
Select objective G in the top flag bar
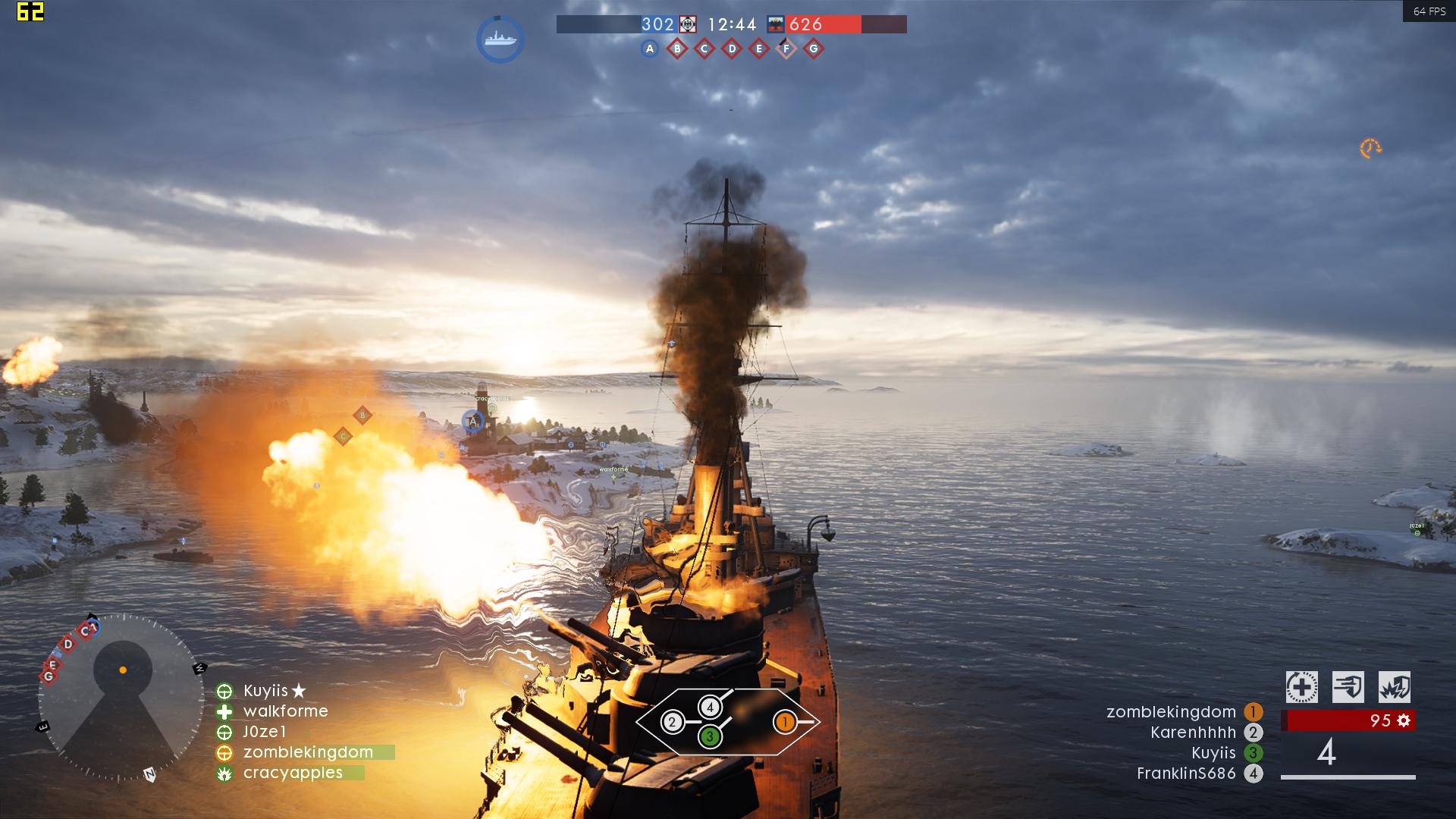point(814,49)
